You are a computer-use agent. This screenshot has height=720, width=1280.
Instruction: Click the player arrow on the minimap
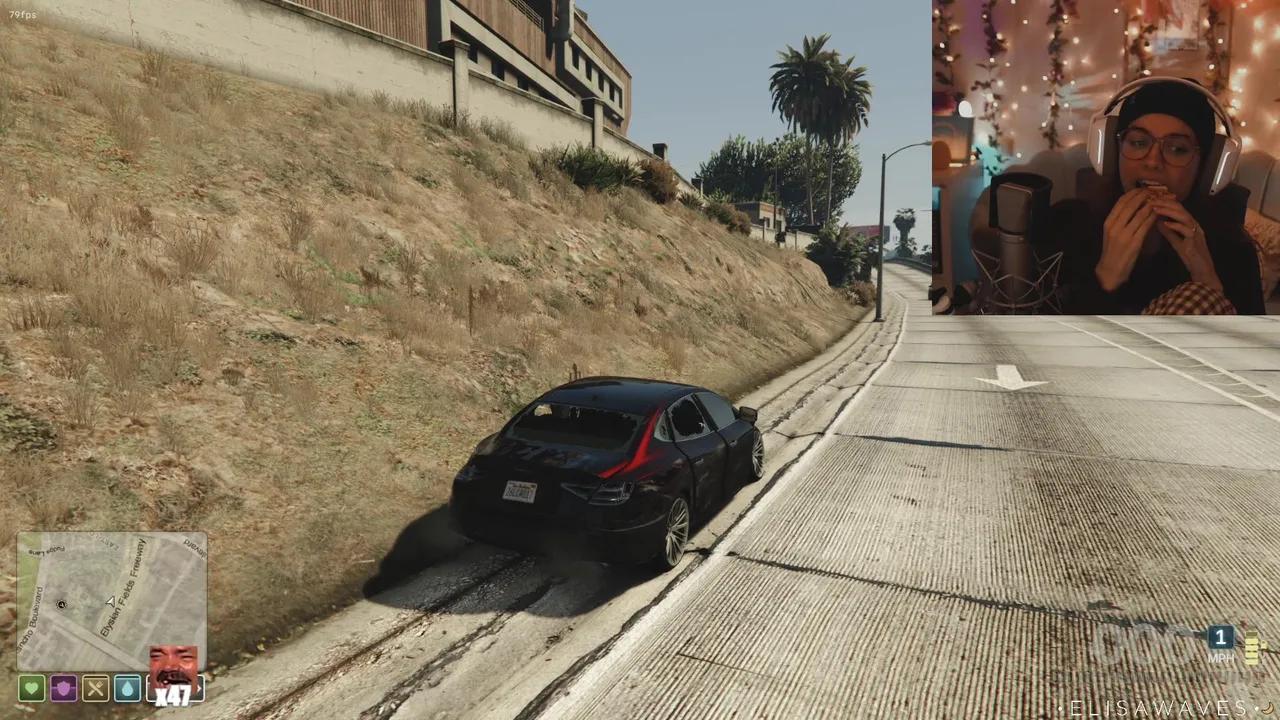click(x=111, y=602)
